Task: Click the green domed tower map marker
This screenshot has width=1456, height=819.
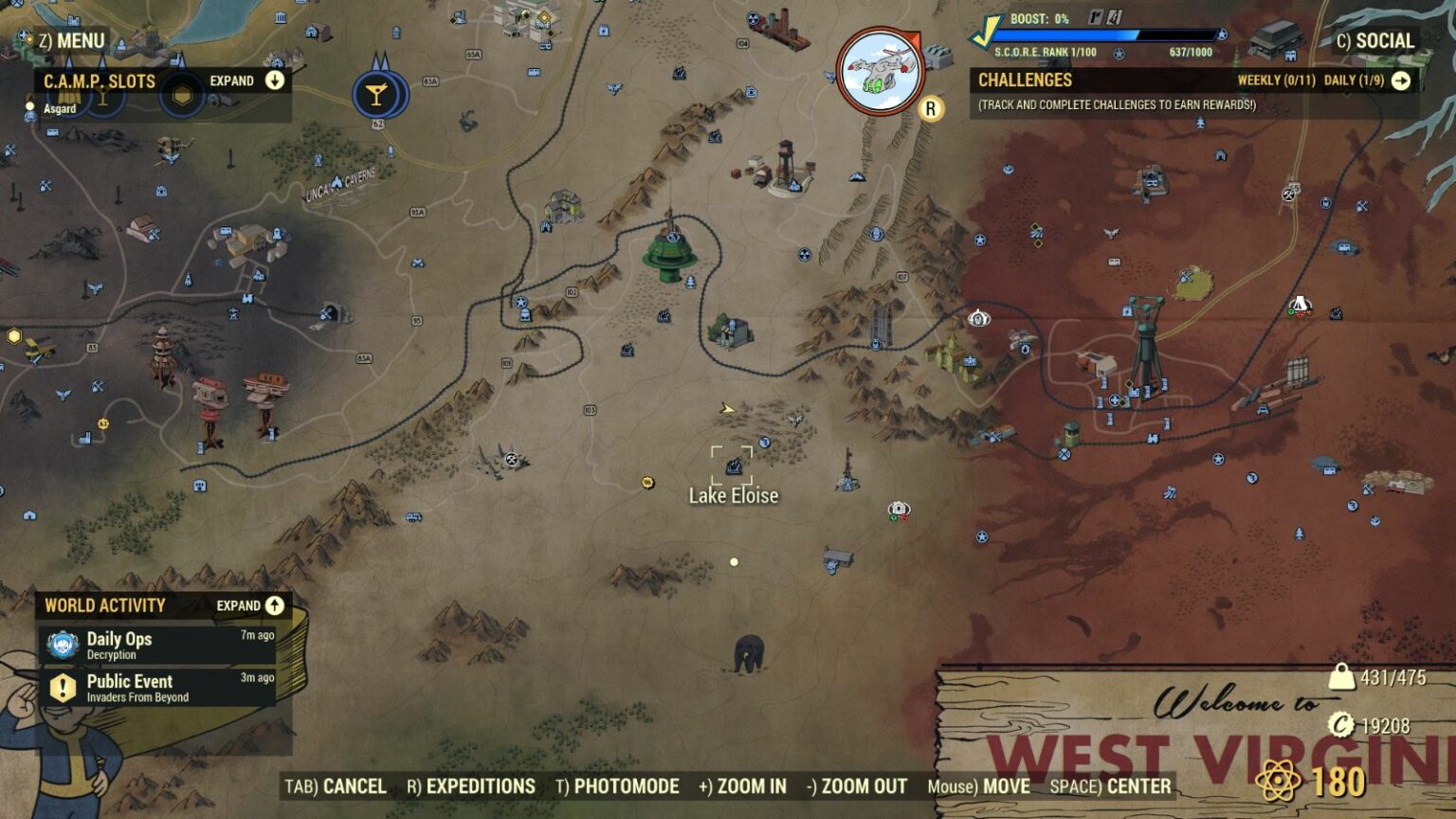Action: point(669,252)
